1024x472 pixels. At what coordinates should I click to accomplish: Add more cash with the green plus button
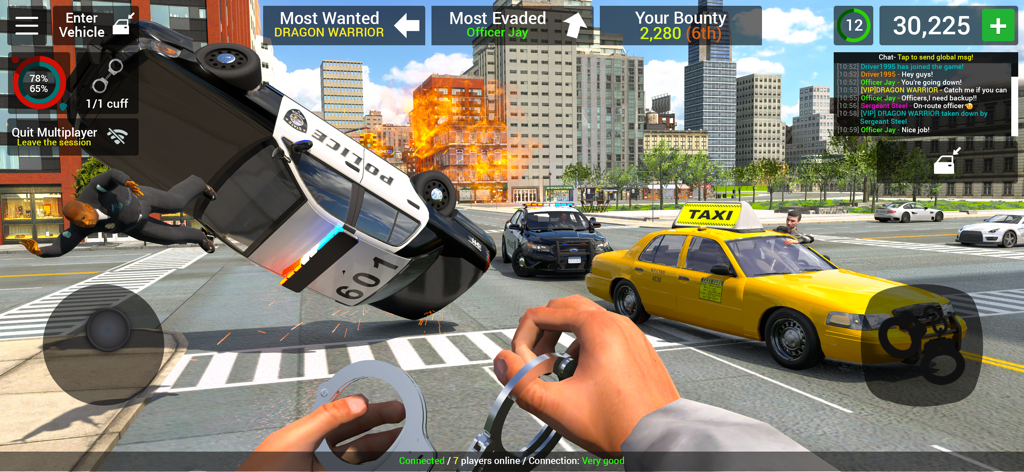pyautogui.click(x=997, y=26)
